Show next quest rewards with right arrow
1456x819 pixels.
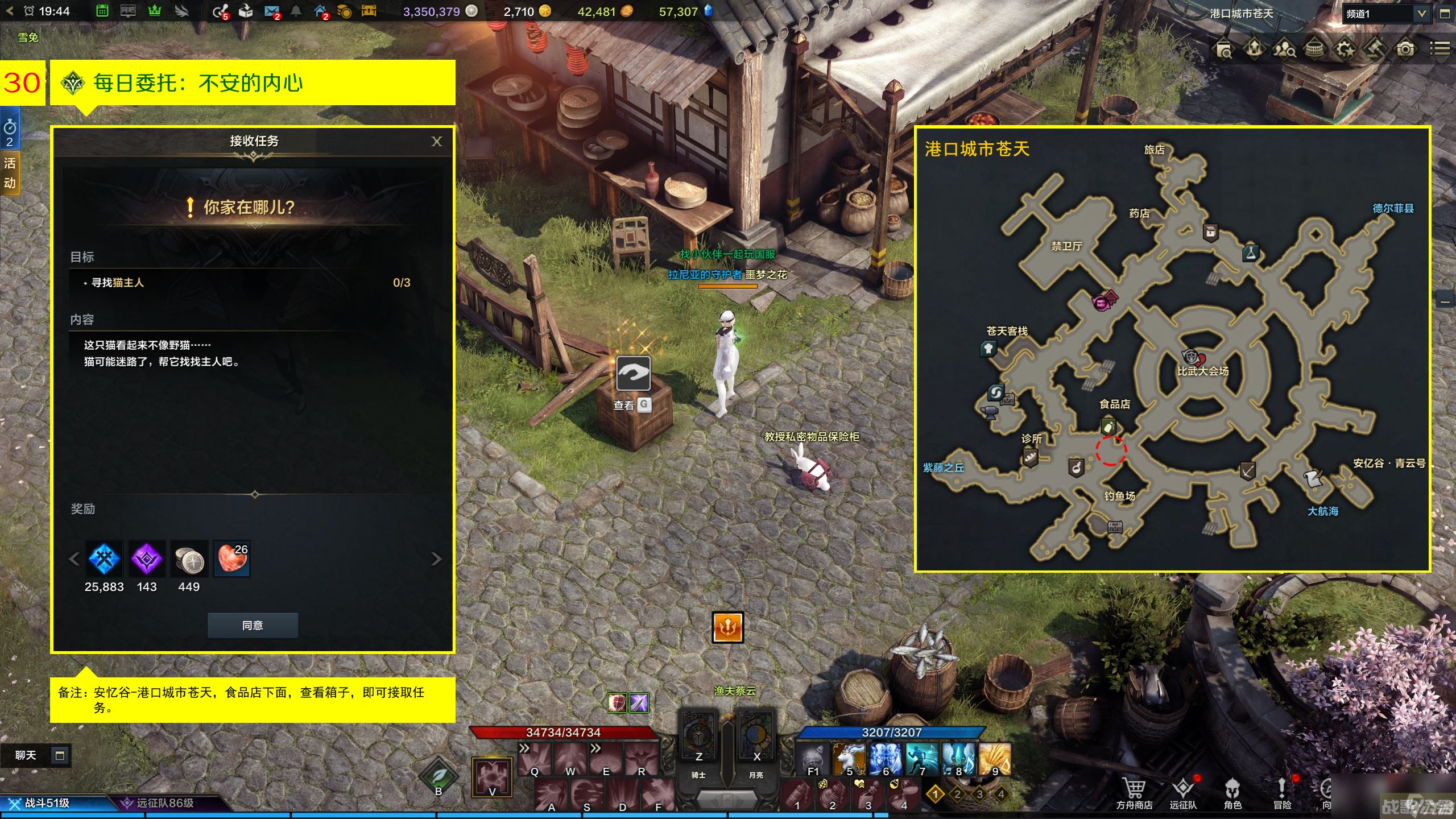436,559
